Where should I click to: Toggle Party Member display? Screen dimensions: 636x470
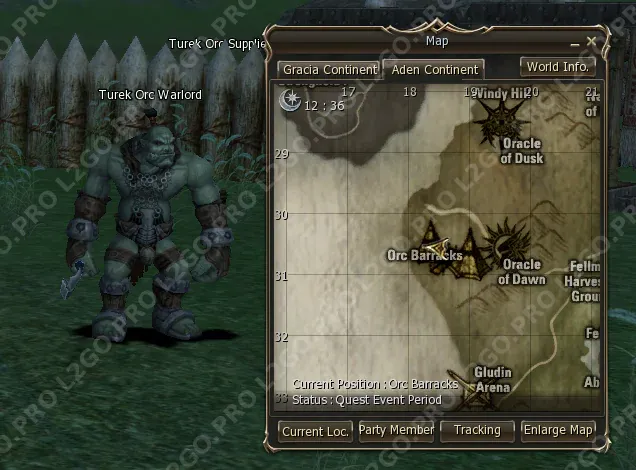pos(396,430)
